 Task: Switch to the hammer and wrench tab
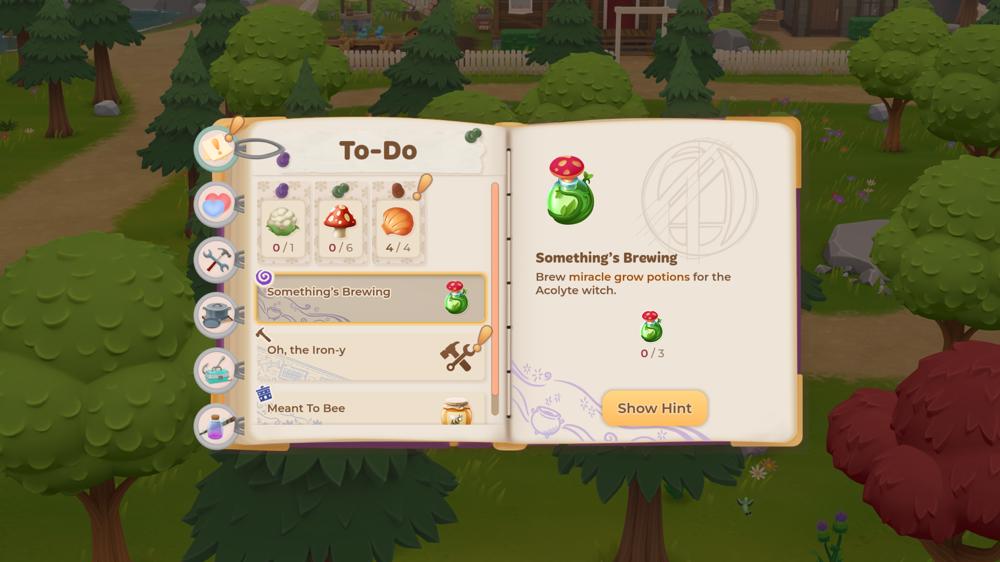[217, 260]
